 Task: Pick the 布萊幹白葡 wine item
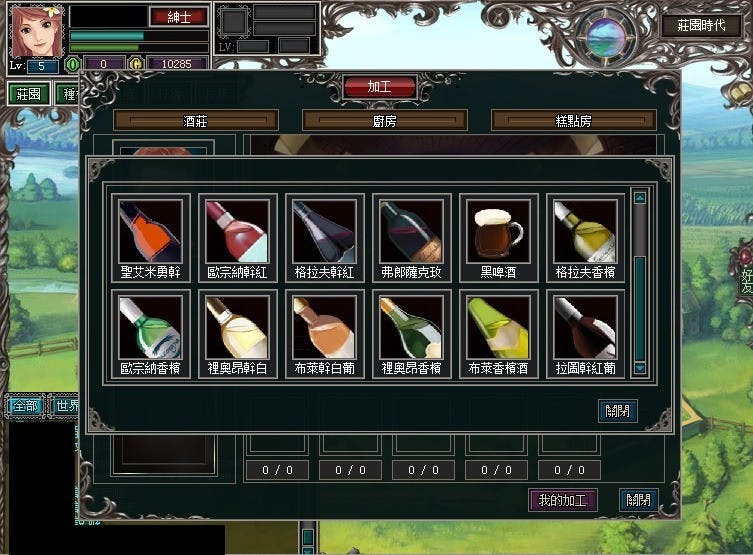coord(323,327)
